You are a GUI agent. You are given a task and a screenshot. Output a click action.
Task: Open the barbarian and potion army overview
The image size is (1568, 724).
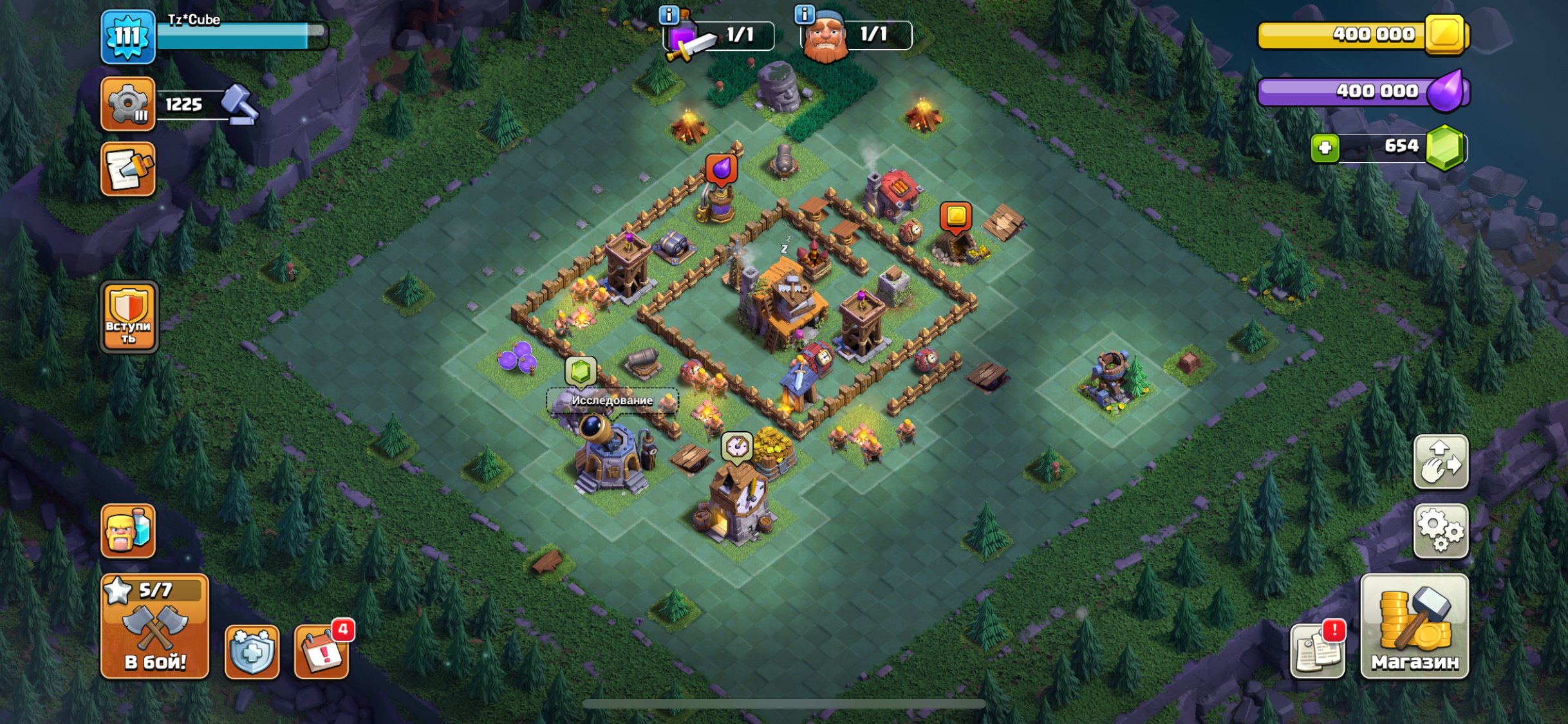[x=128, y=531]
